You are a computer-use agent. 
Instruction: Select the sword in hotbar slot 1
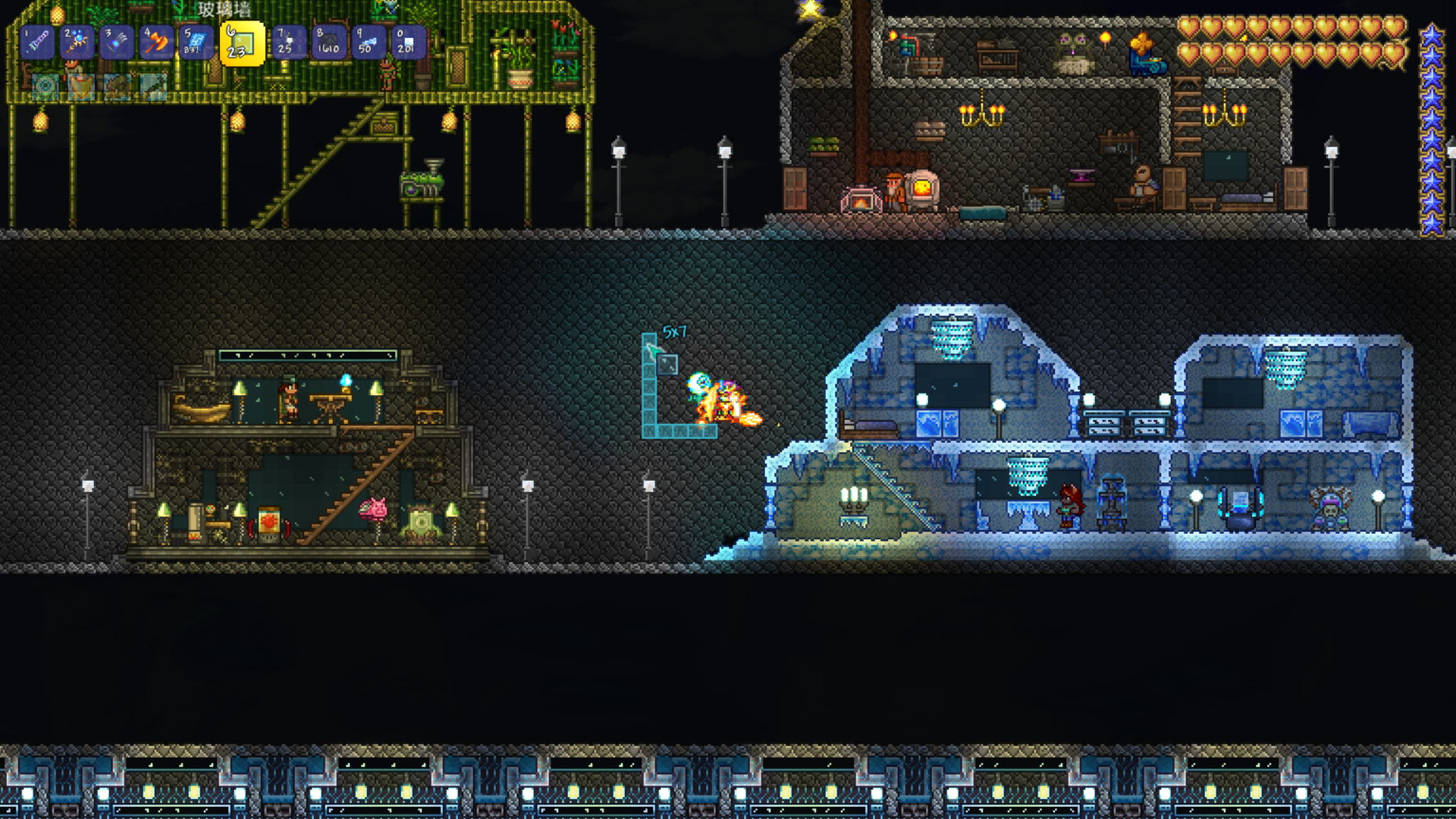[37, 42]
